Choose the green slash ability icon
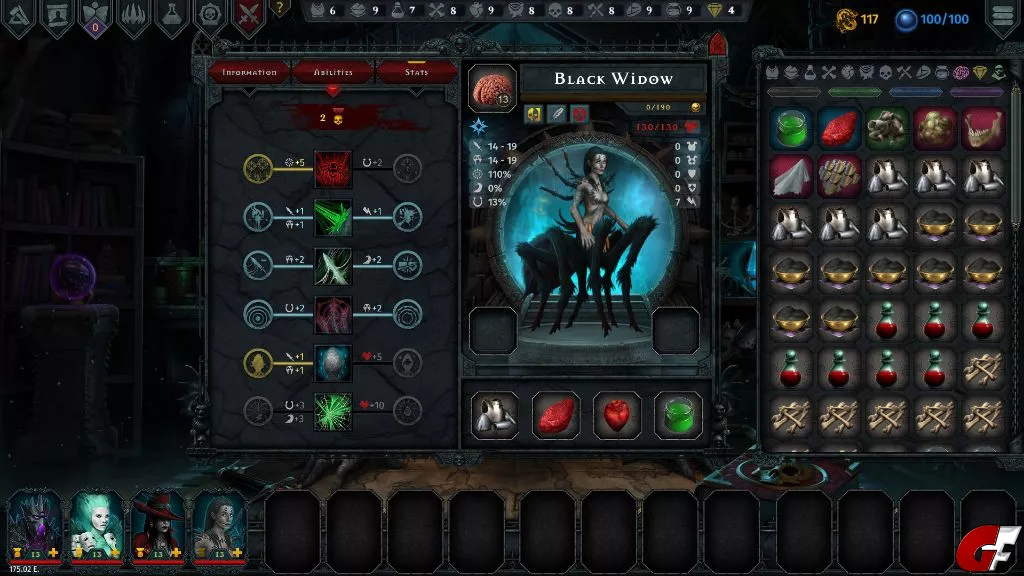Viewport: 1024px width, 576px height. click(333, 217)
